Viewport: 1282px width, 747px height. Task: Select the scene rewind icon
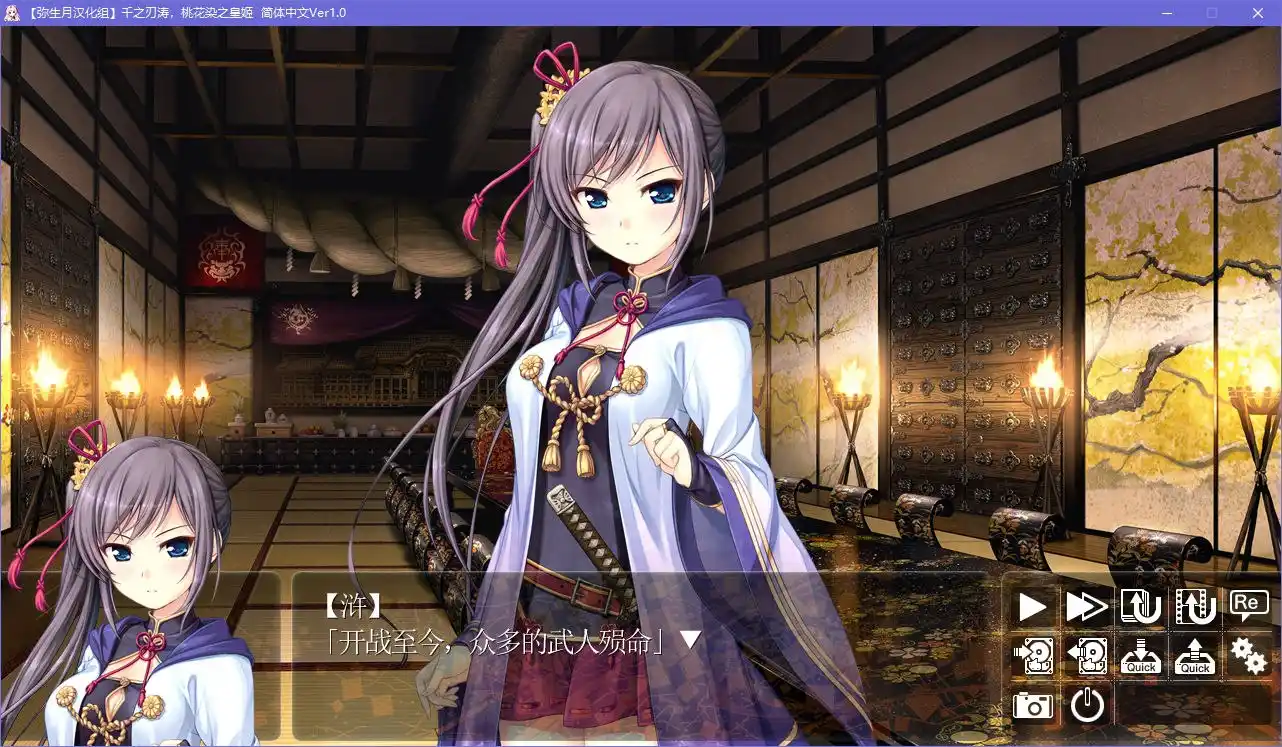(1194, 606)
